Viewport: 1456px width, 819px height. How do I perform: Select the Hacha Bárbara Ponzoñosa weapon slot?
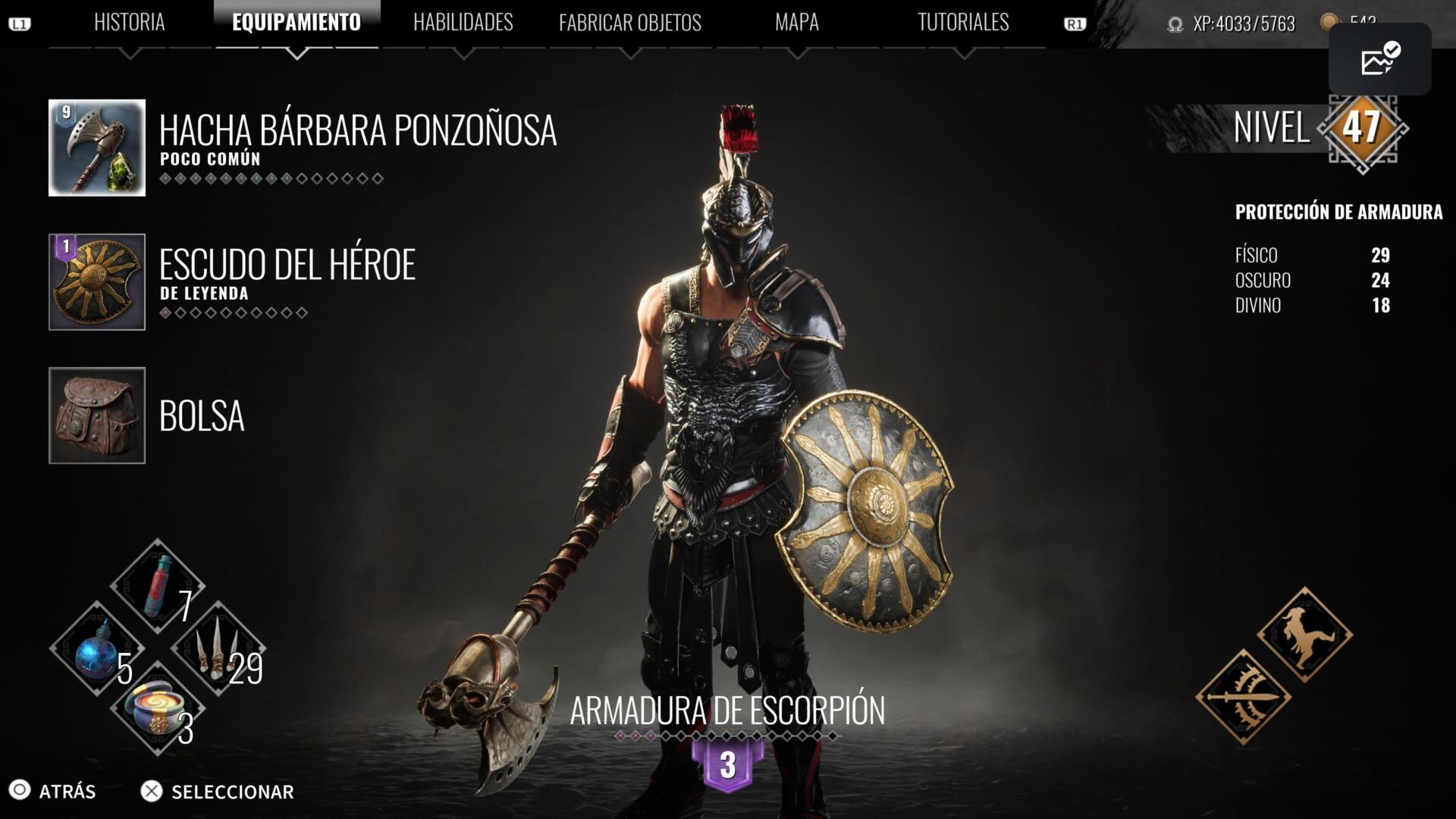(x=97, y=148)
